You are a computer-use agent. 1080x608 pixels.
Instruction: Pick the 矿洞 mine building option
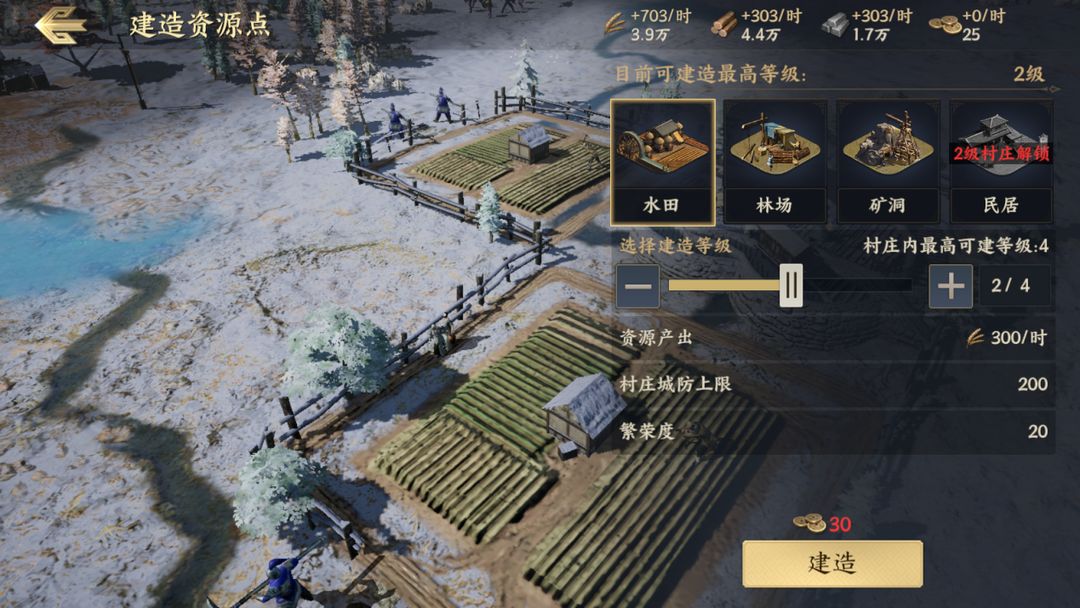click(887, 161)
